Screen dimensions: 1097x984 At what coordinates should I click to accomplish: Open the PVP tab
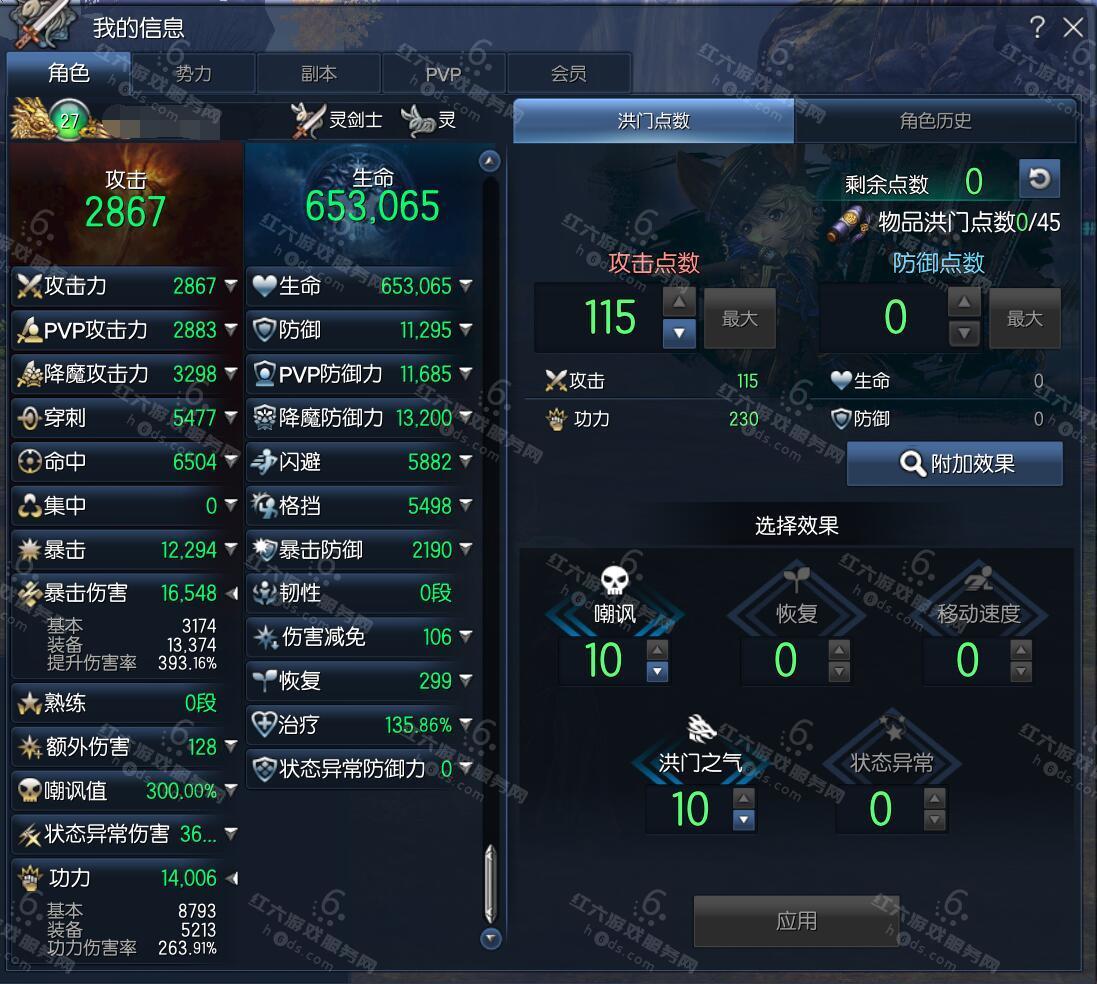pyautogui.click(x=443, y=74)
